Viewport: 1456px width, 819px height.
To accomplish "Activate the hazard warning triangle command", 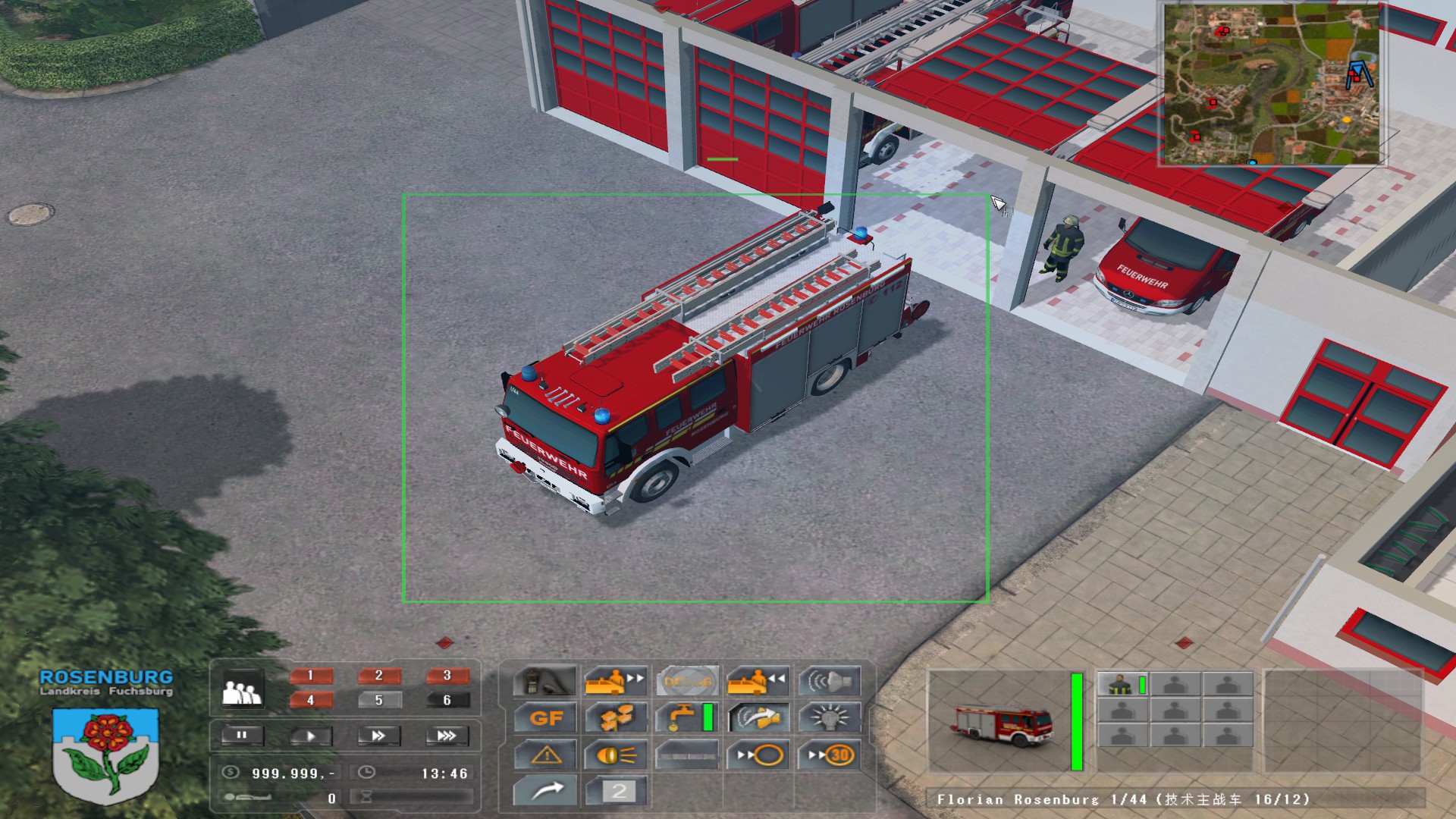I will click(x=545, y=755).
